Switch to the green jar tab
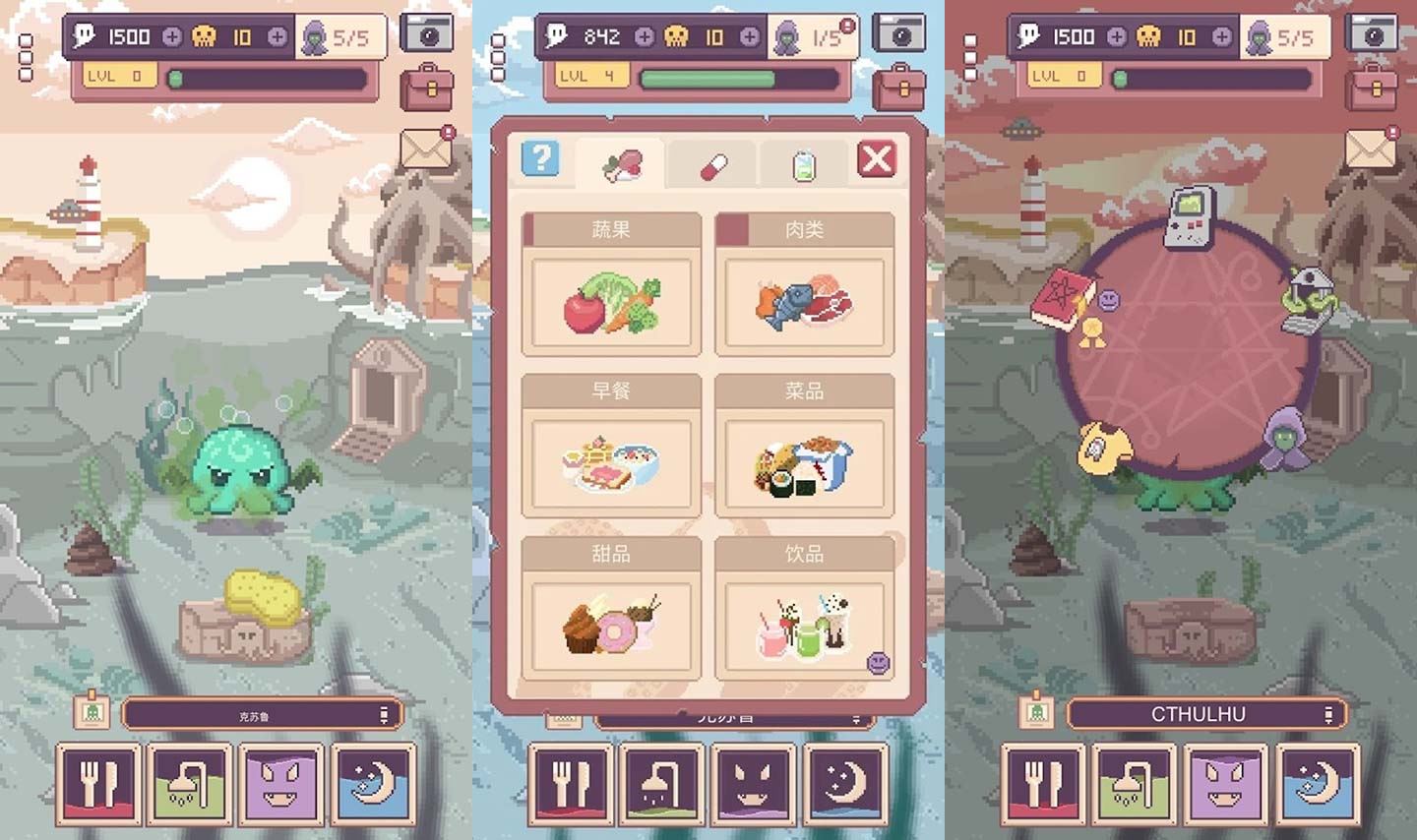 803,165
